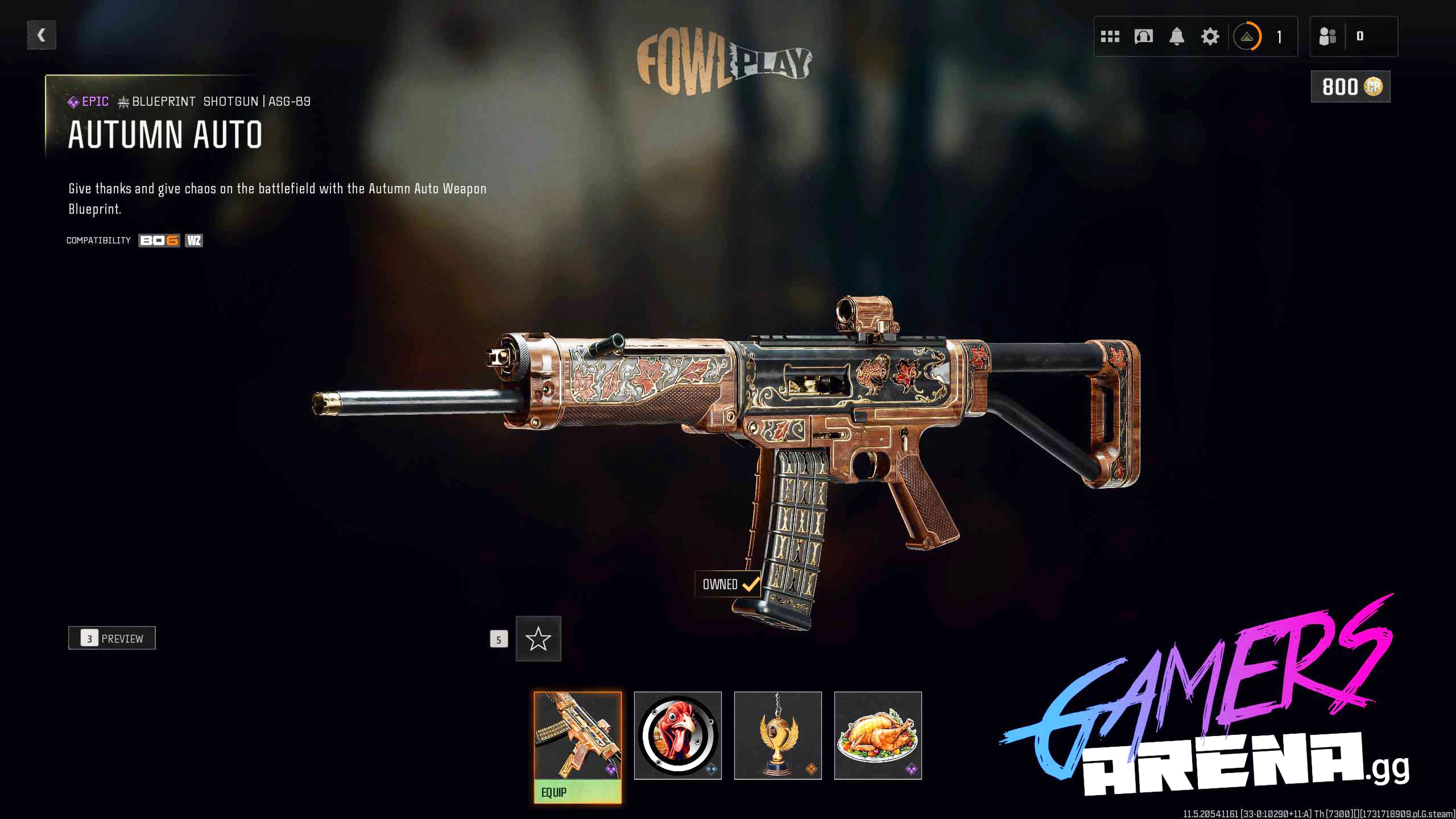Click the 800 COD Points balance
The height and width of the screenshot is (819, 1456).
pyautogui.click(x=1350, y=86)
